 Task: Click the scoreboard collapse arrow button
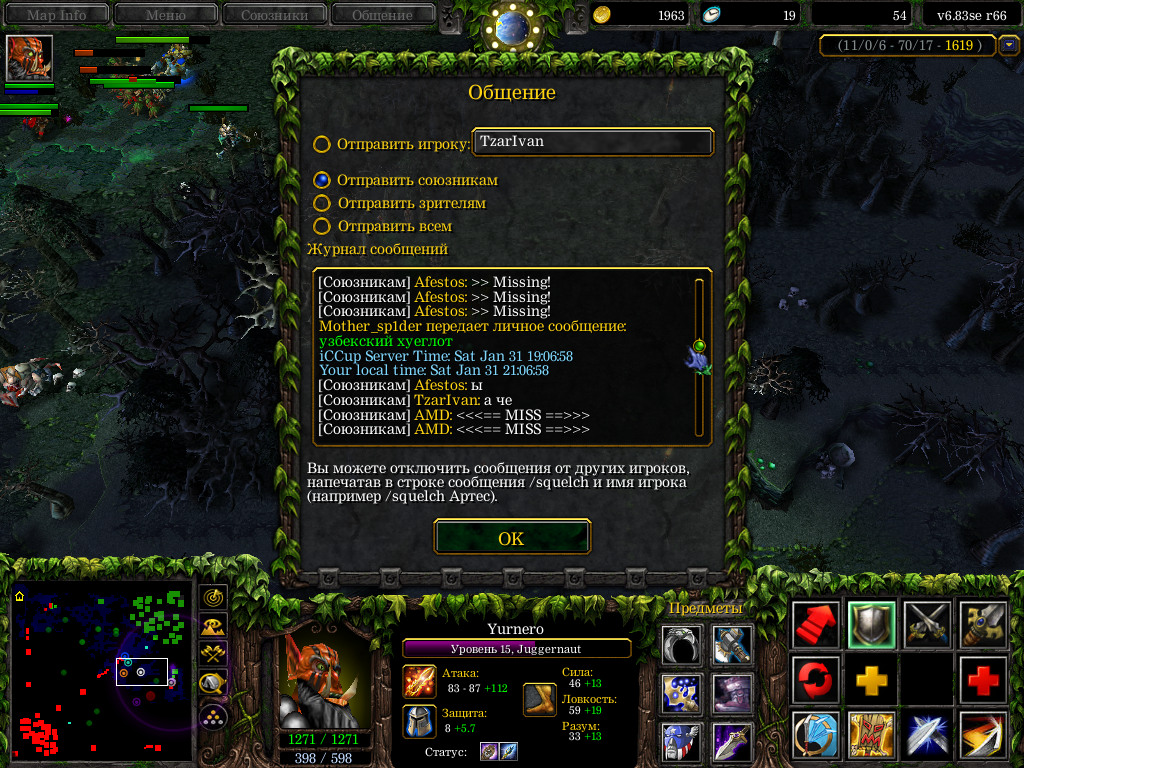pos(1009,45)
